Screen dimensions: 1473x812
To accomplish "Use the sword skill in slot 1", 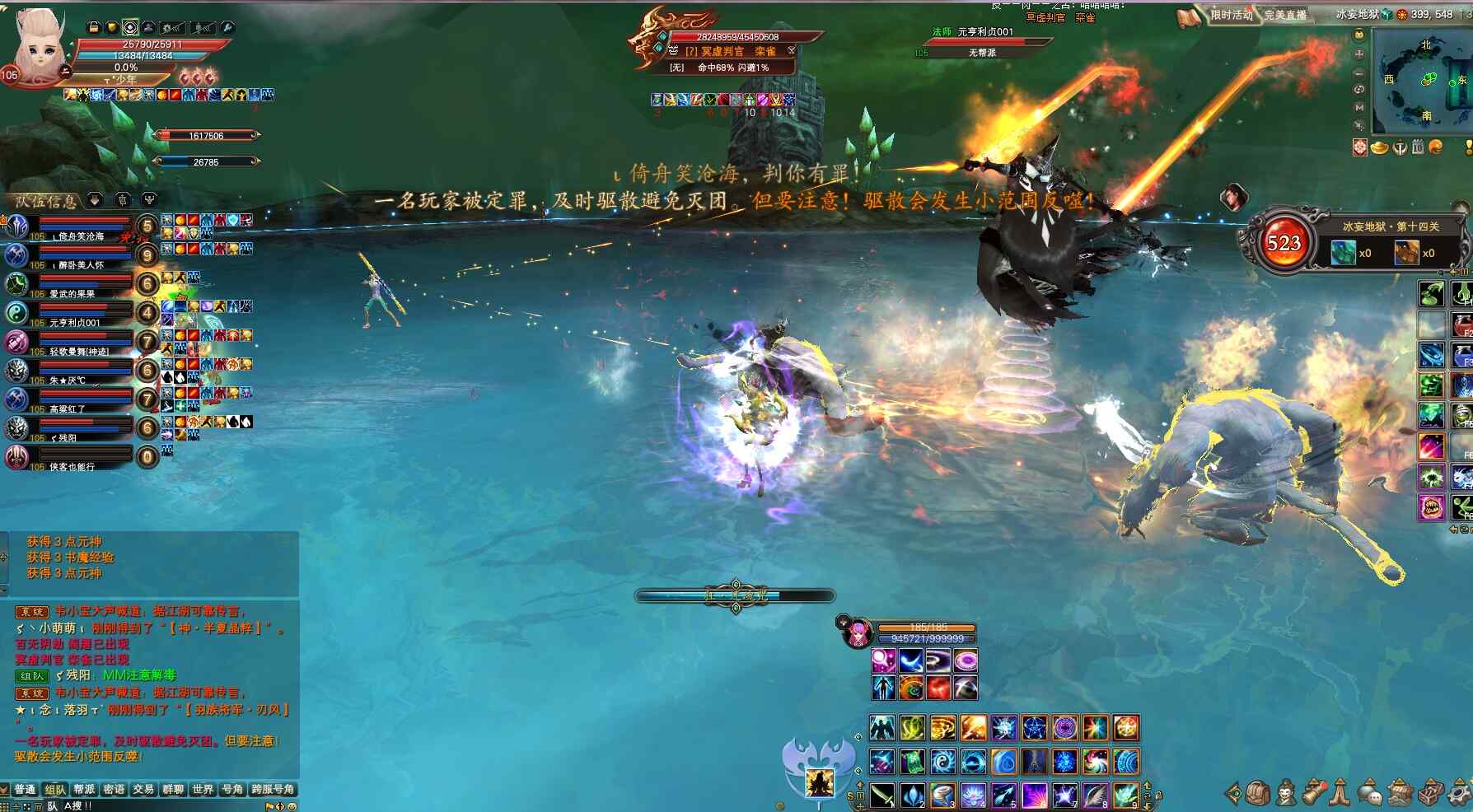I will tap(882, 795).
